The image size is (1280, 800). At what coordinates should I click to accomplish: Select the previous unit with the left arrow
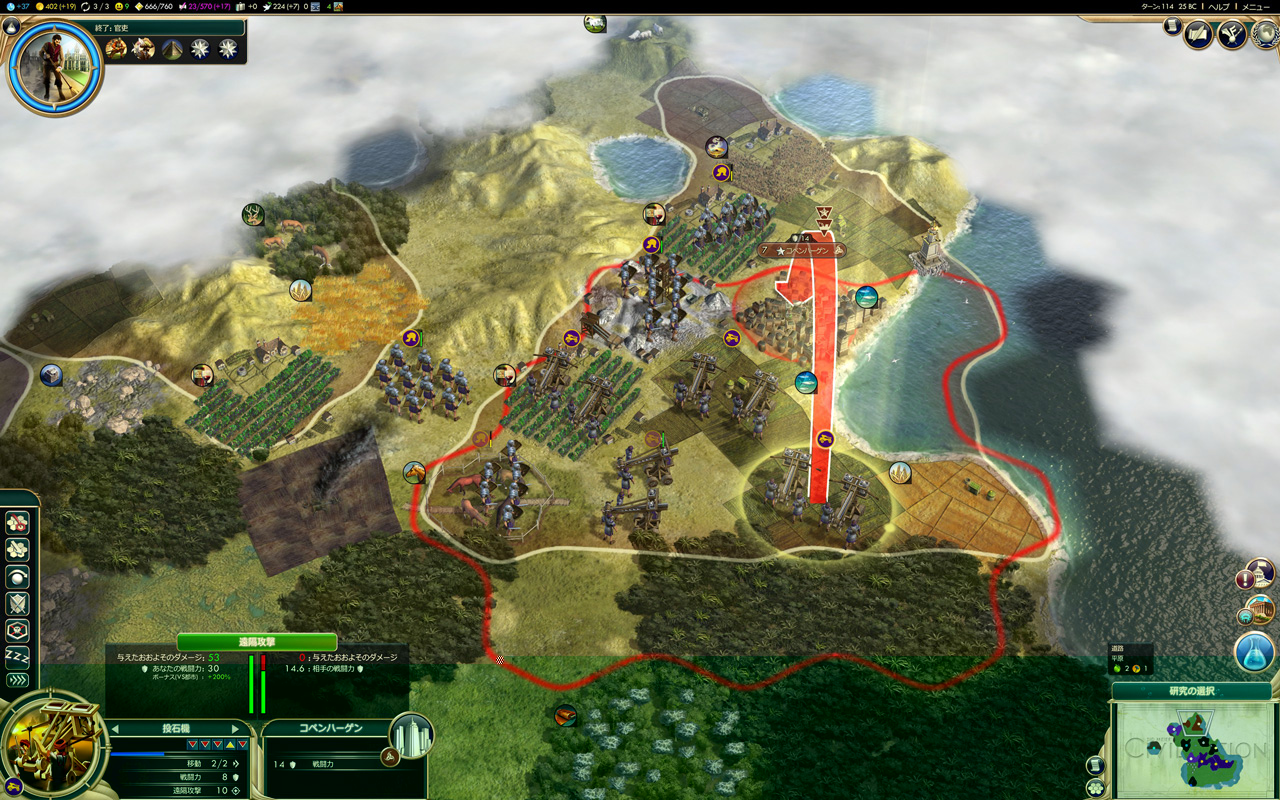[x=115, y=729]
